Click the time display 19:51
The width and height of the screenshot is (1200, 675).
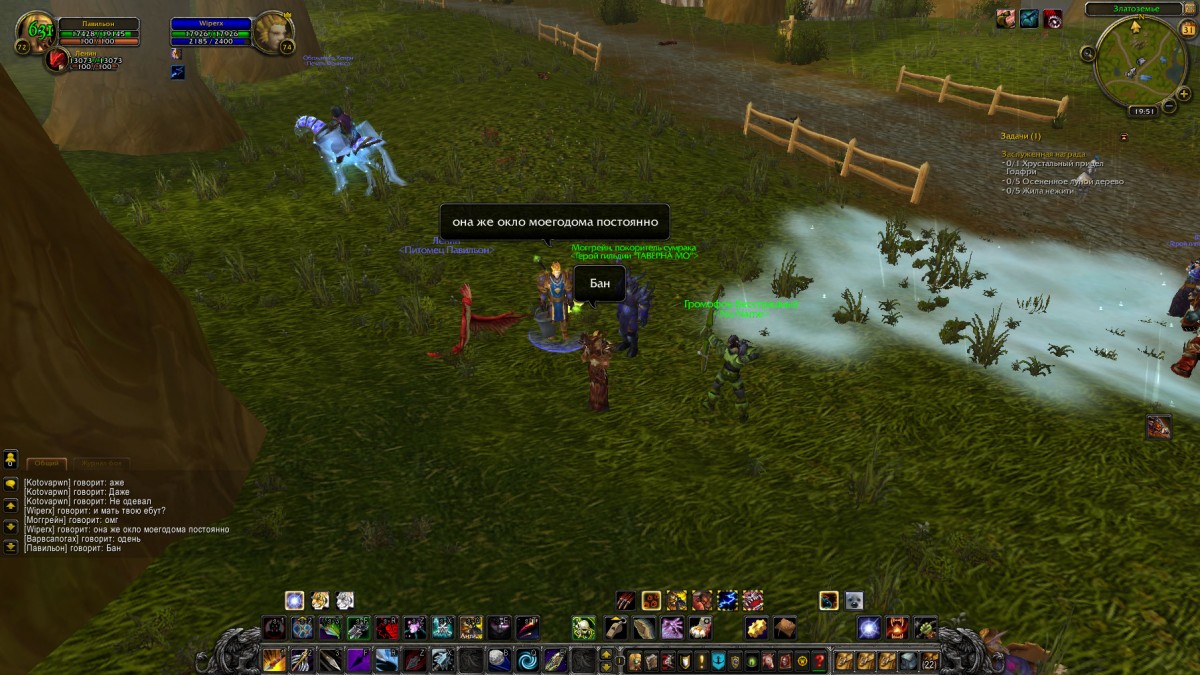coord(1141,112)
